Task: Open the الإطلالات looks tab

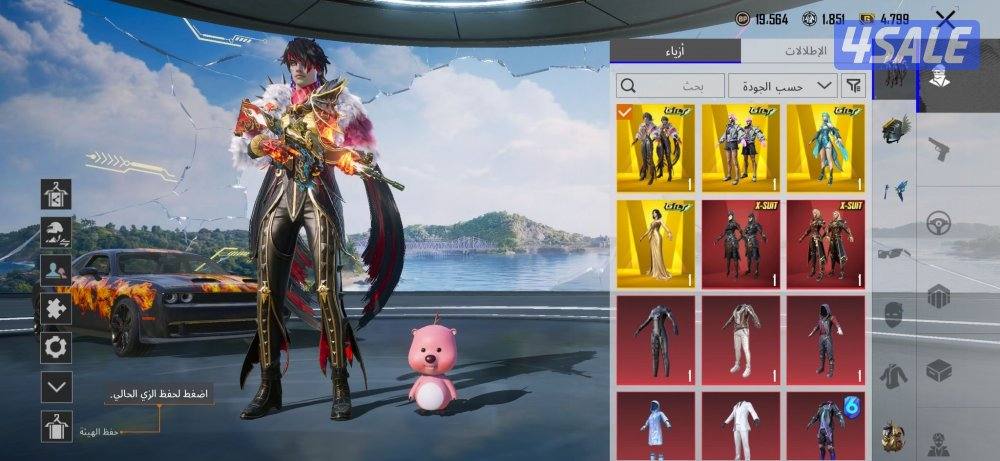Action: [x=807, y=51]
